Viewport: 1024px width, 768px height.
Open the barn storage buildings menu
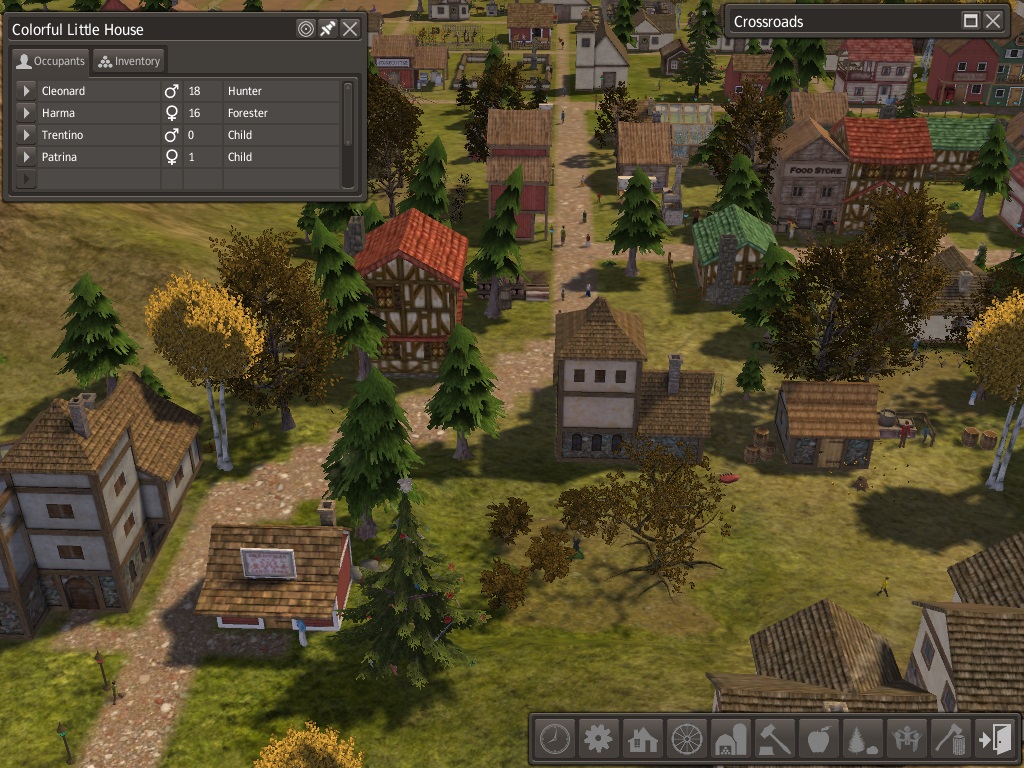pos(730,740)
